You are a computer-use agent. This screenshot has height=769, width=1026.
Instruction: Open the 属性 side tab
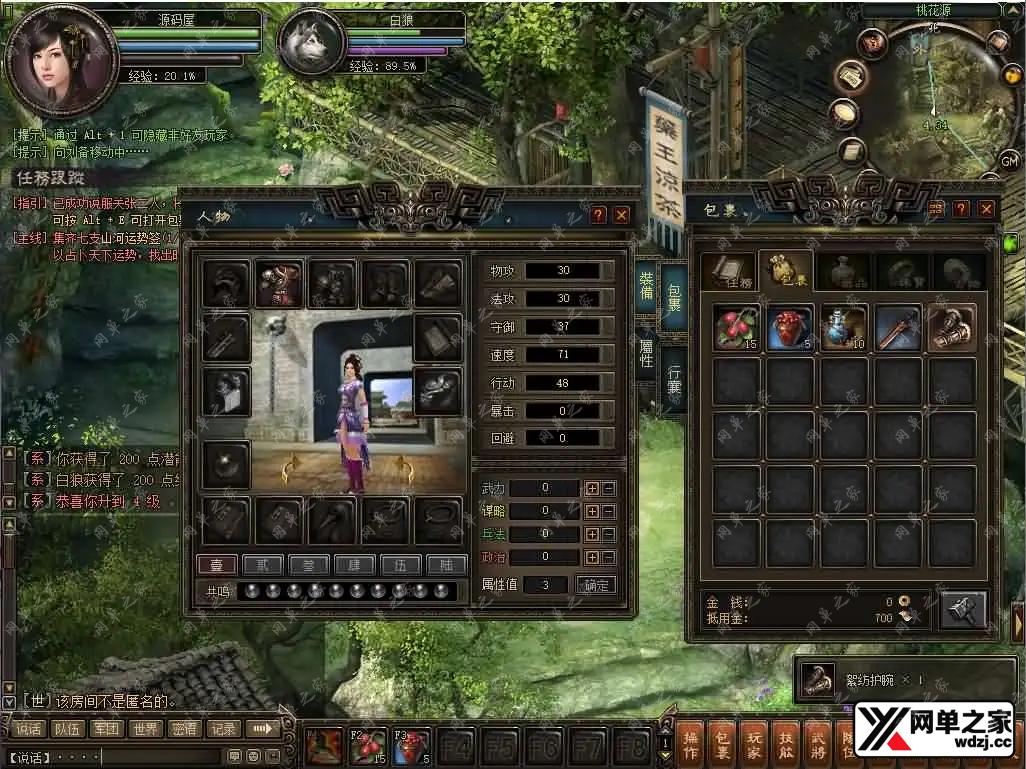pos(646,351)
